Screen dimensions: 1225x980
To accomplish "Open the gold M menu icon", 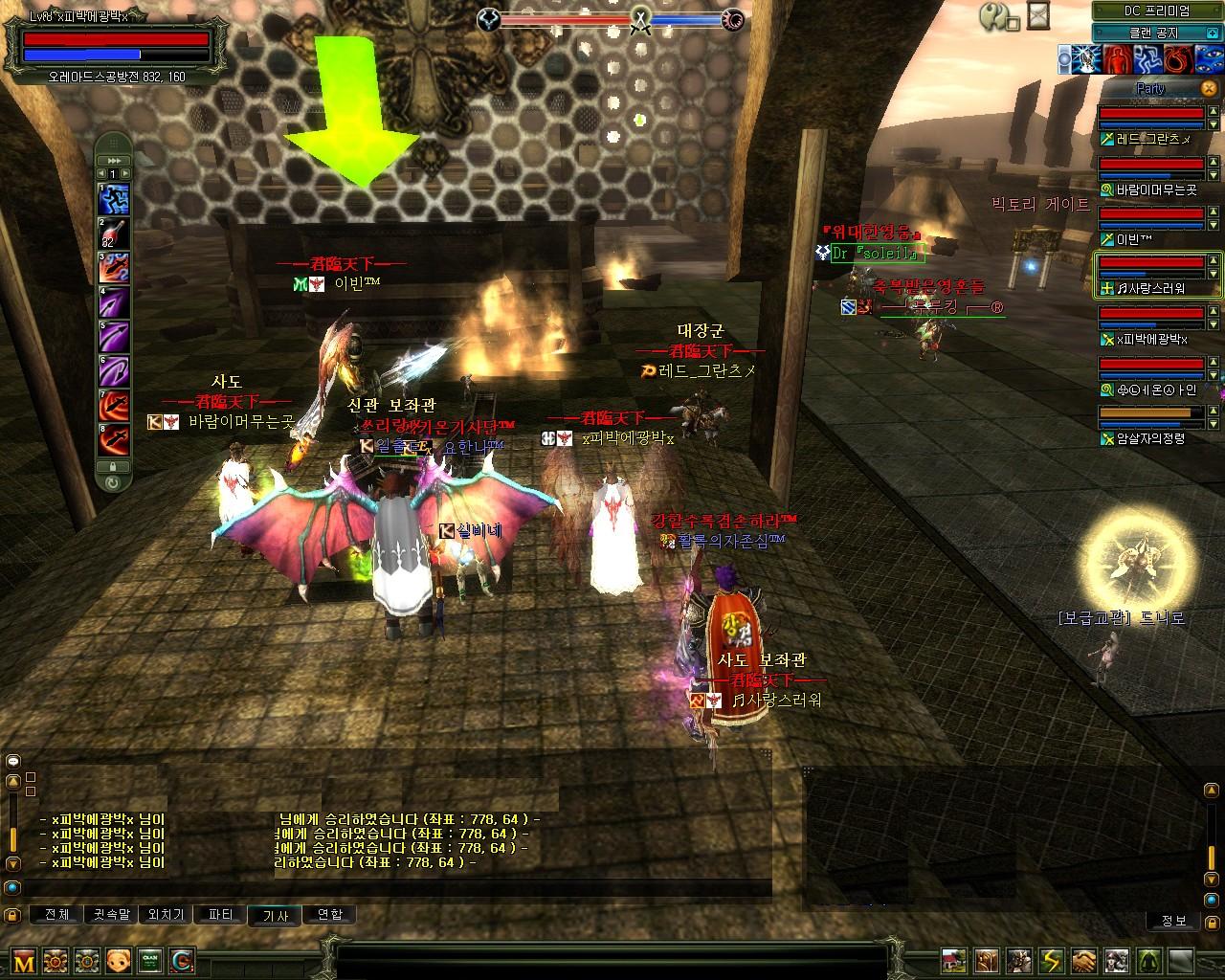I will pos(24,960).
